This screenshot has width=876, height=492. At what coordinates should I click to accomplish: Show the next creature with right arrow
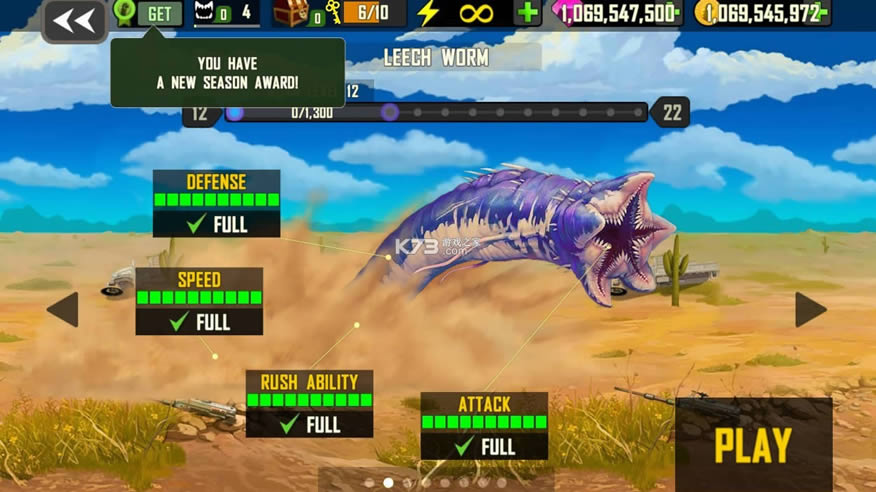810,310
